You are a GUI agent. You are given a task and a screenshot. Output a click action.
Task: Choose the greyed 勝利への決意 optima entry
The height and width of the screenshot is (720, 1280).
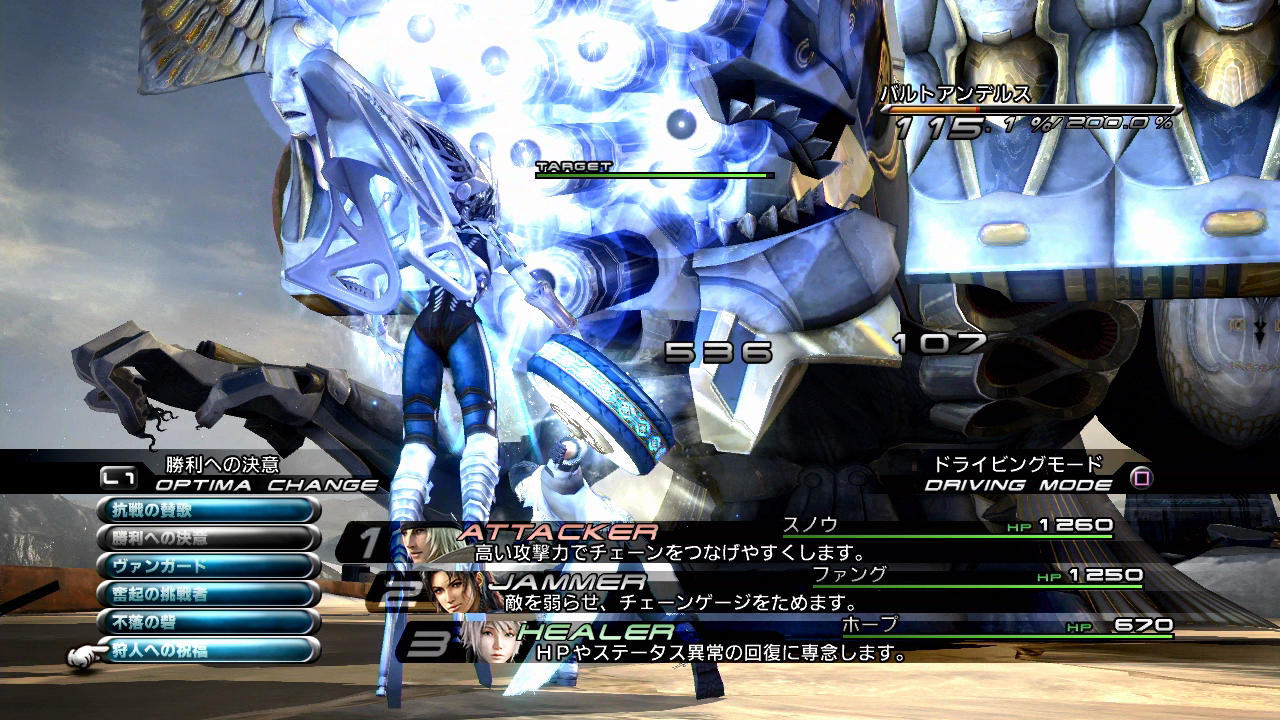[208, 538]
